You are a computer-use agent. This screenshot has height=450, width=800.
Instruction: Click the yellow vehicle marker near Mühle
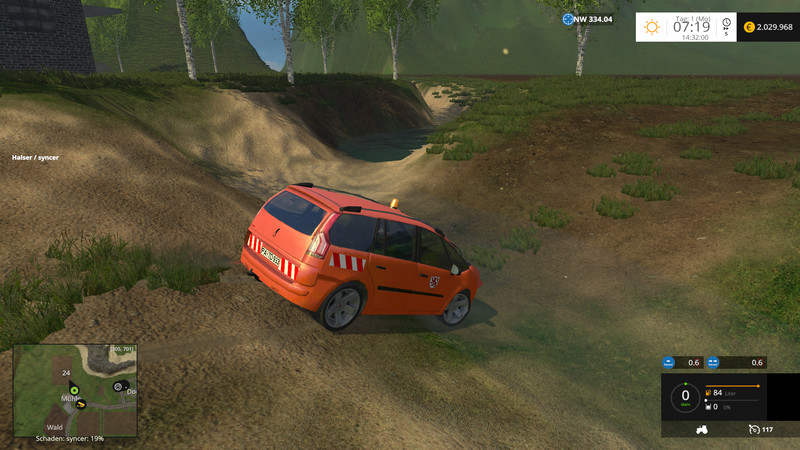tap(82, 404)
